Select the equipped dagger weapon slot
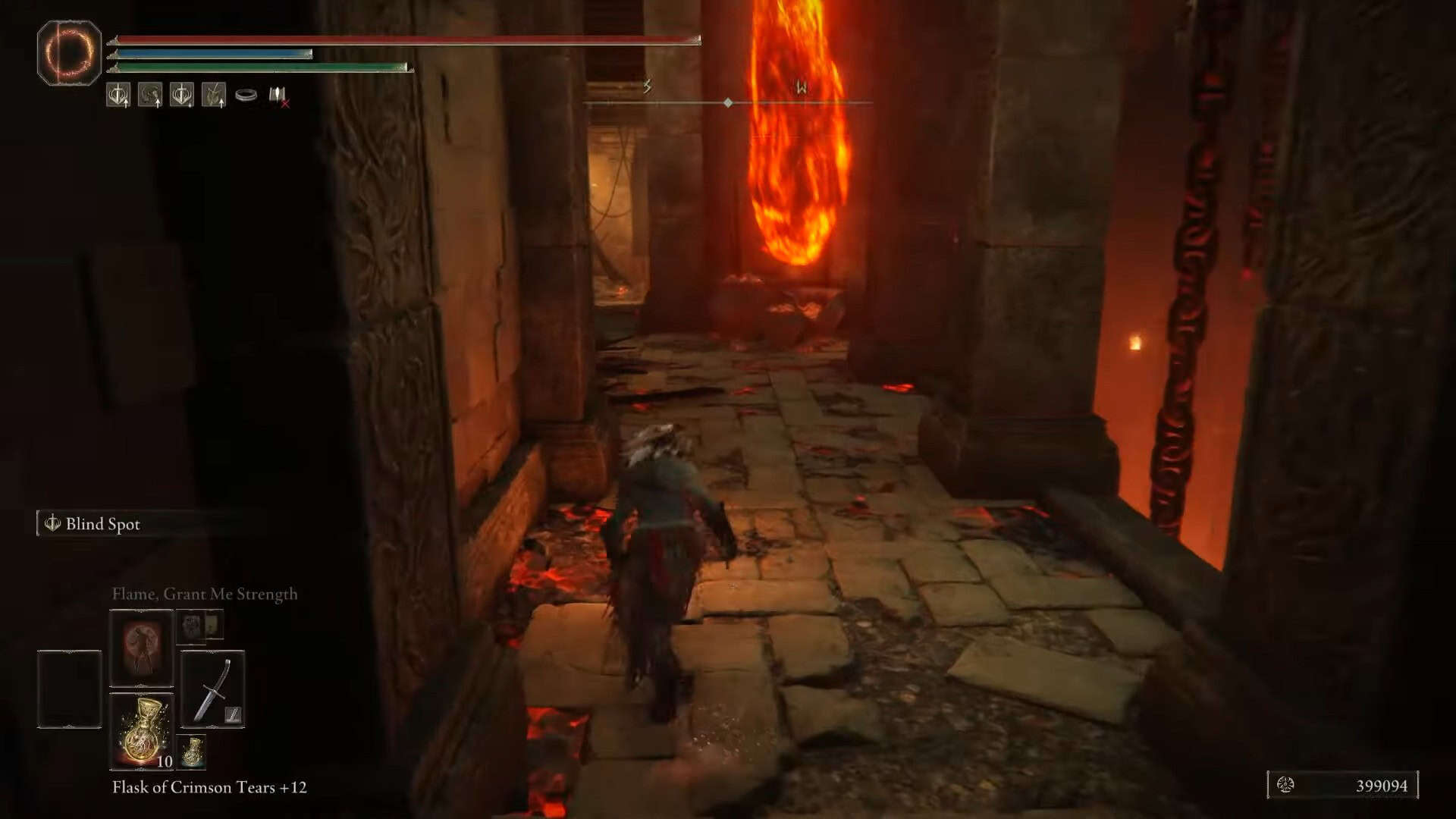1456x819 pixels. coord(213,689)
